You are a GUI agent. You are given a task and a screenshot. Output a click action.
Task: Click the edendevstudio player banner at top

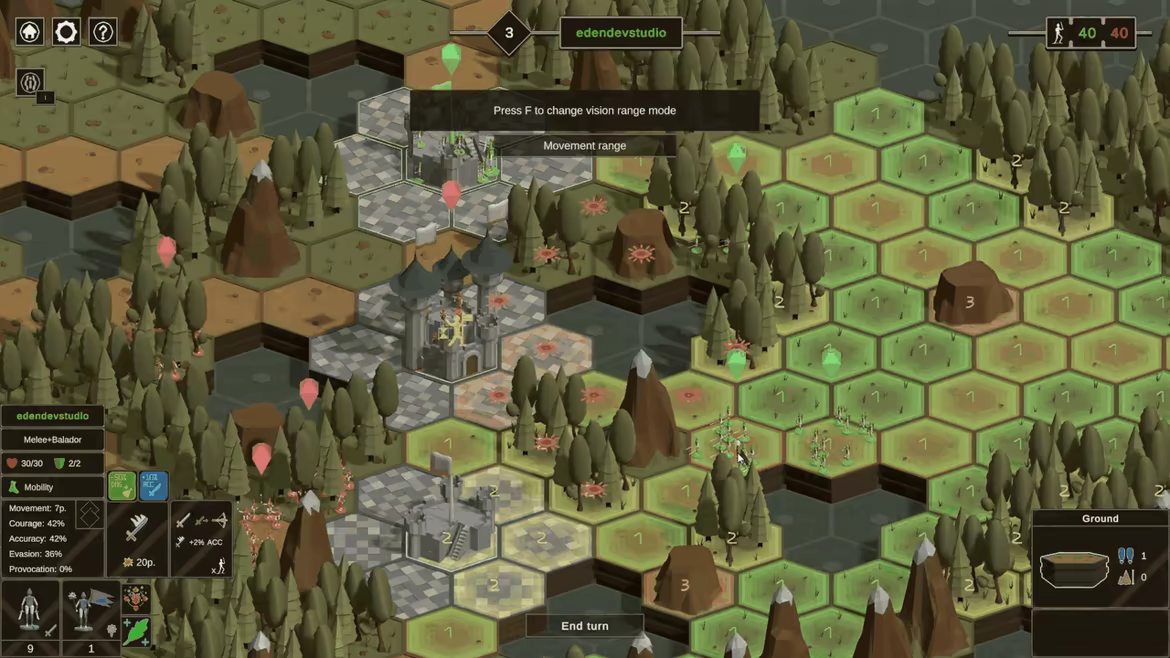621,33
